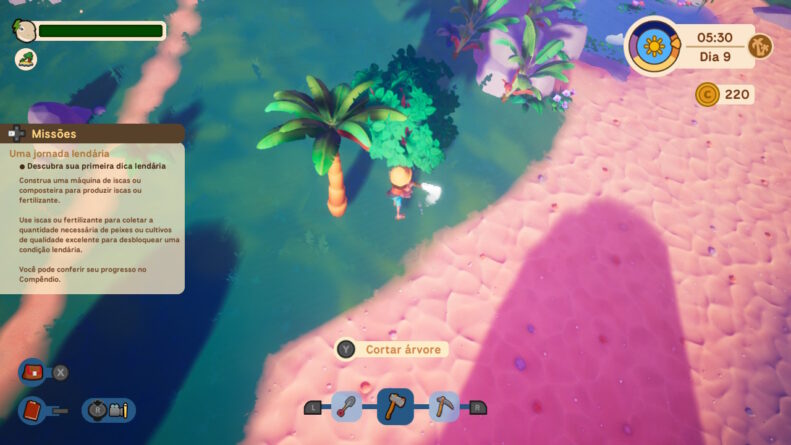Open the red journal book icon

[32, 409]
